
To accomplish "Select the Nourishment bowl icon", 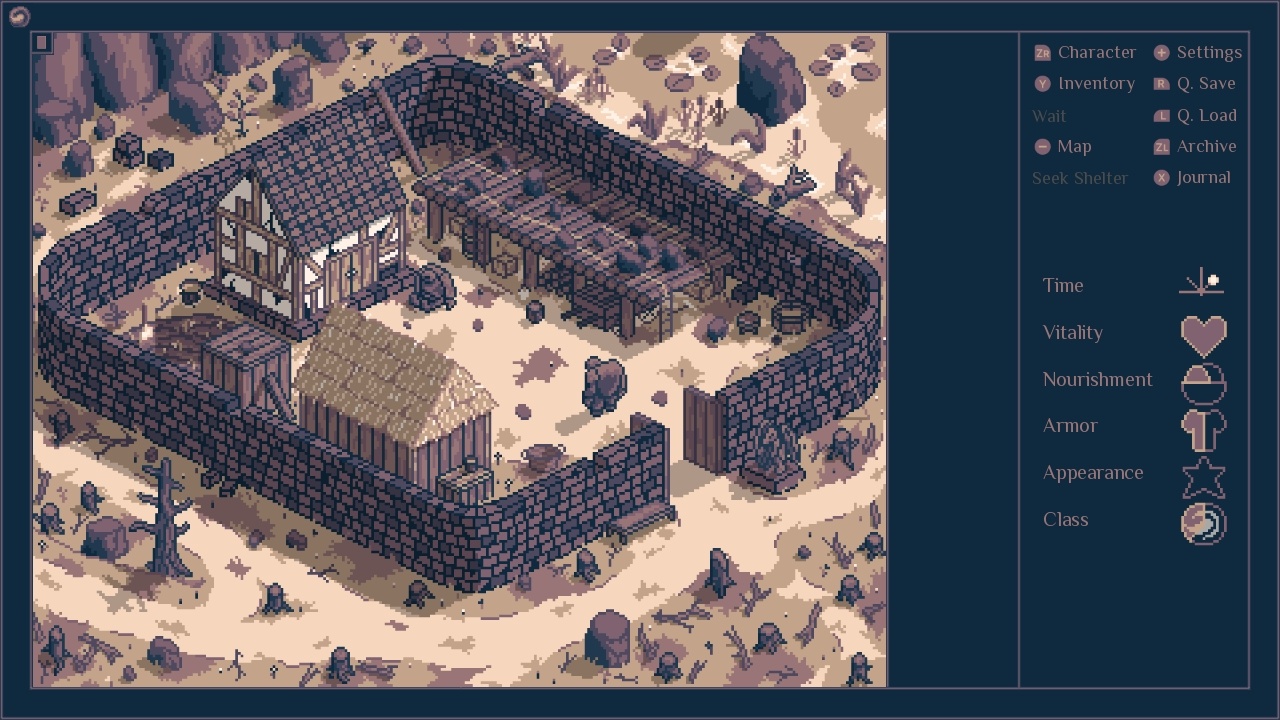I will [1203, 381].
